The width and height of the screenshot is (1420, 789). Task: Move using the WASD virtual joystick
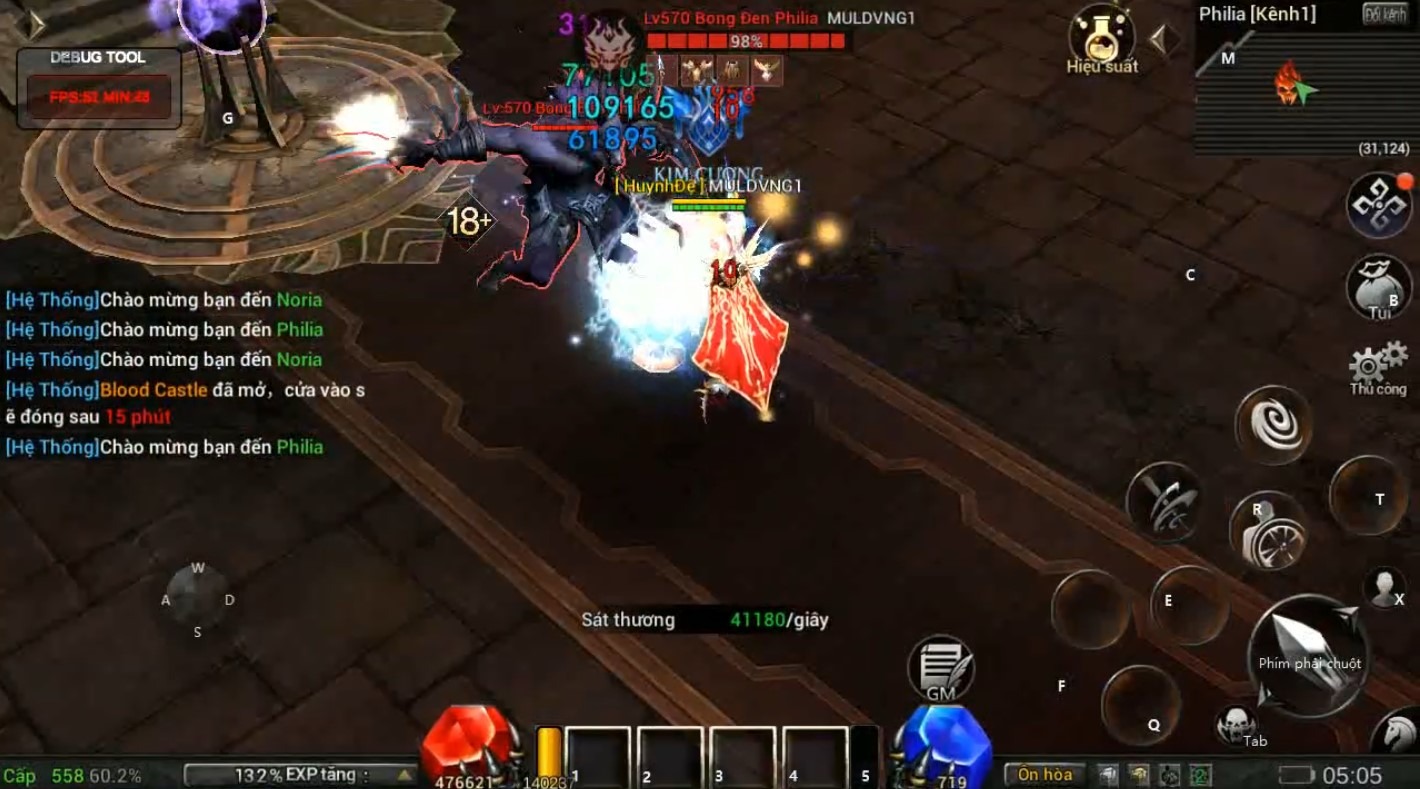click(x=197, y=600)
